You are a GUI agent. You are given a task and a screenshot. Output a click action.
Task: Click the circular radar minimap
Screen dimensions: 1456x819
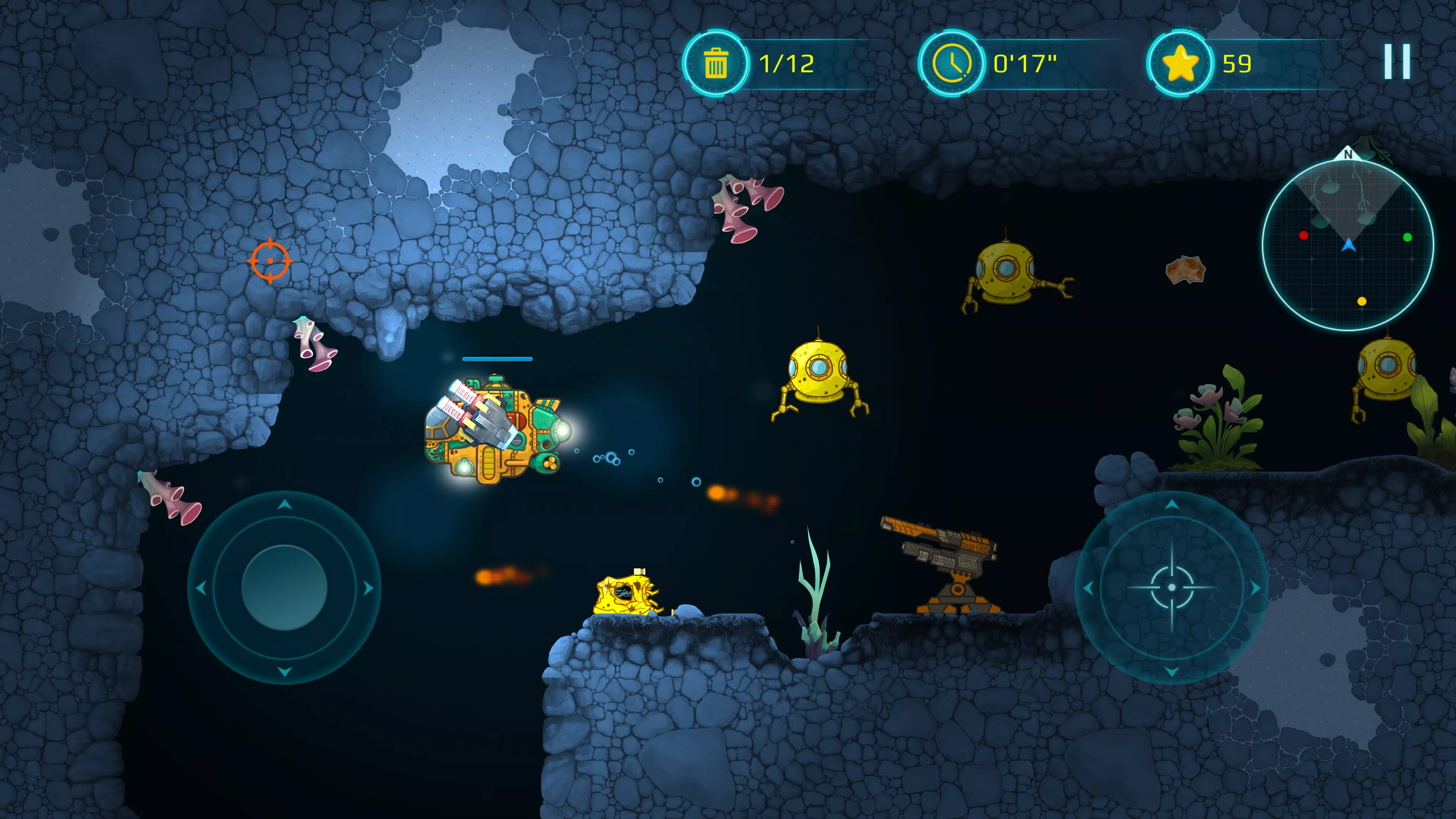click(1348, 245)
